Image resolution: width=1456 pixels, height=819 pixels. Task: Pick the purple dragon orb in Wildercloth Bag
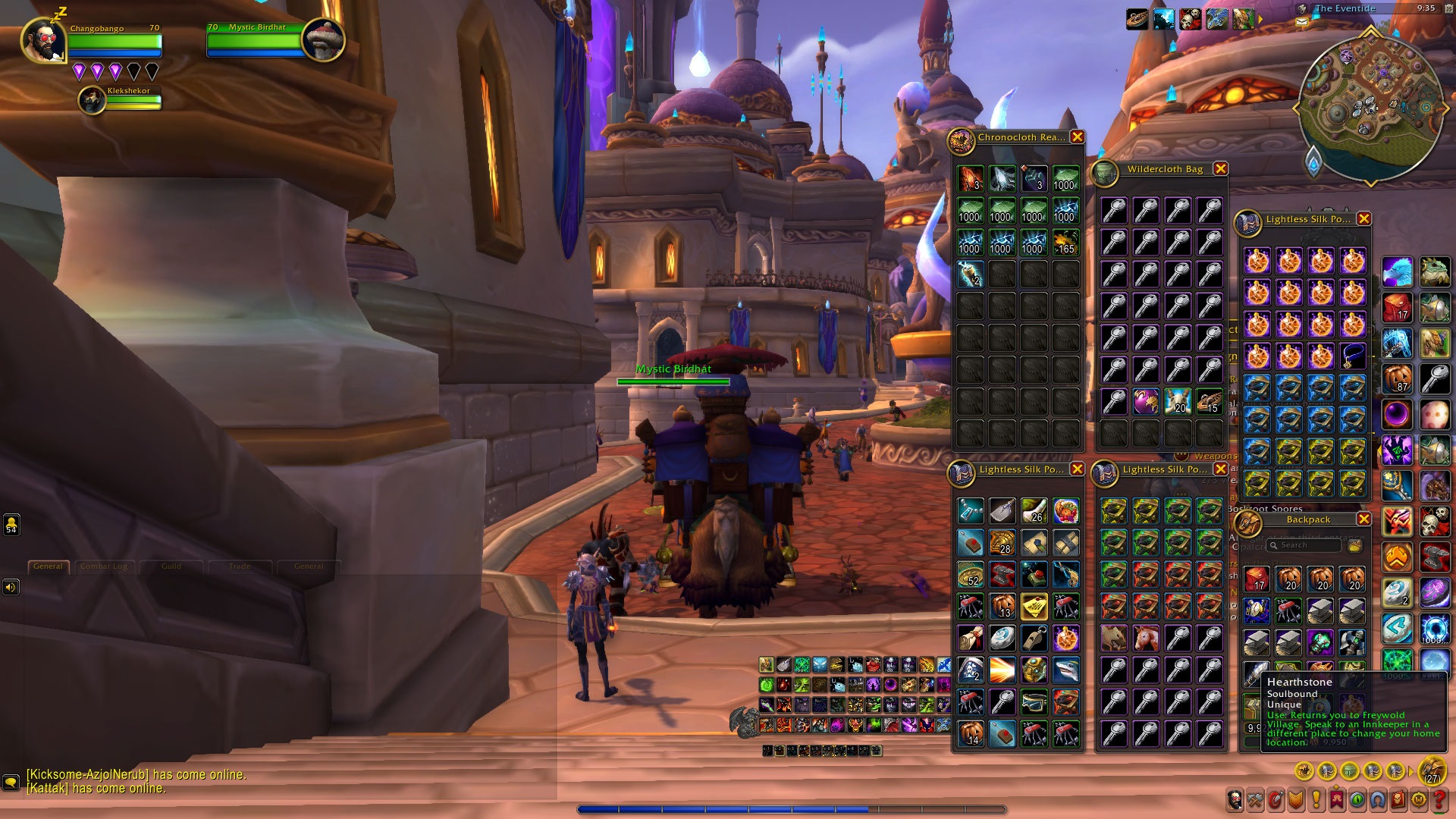coord(1146,401)
